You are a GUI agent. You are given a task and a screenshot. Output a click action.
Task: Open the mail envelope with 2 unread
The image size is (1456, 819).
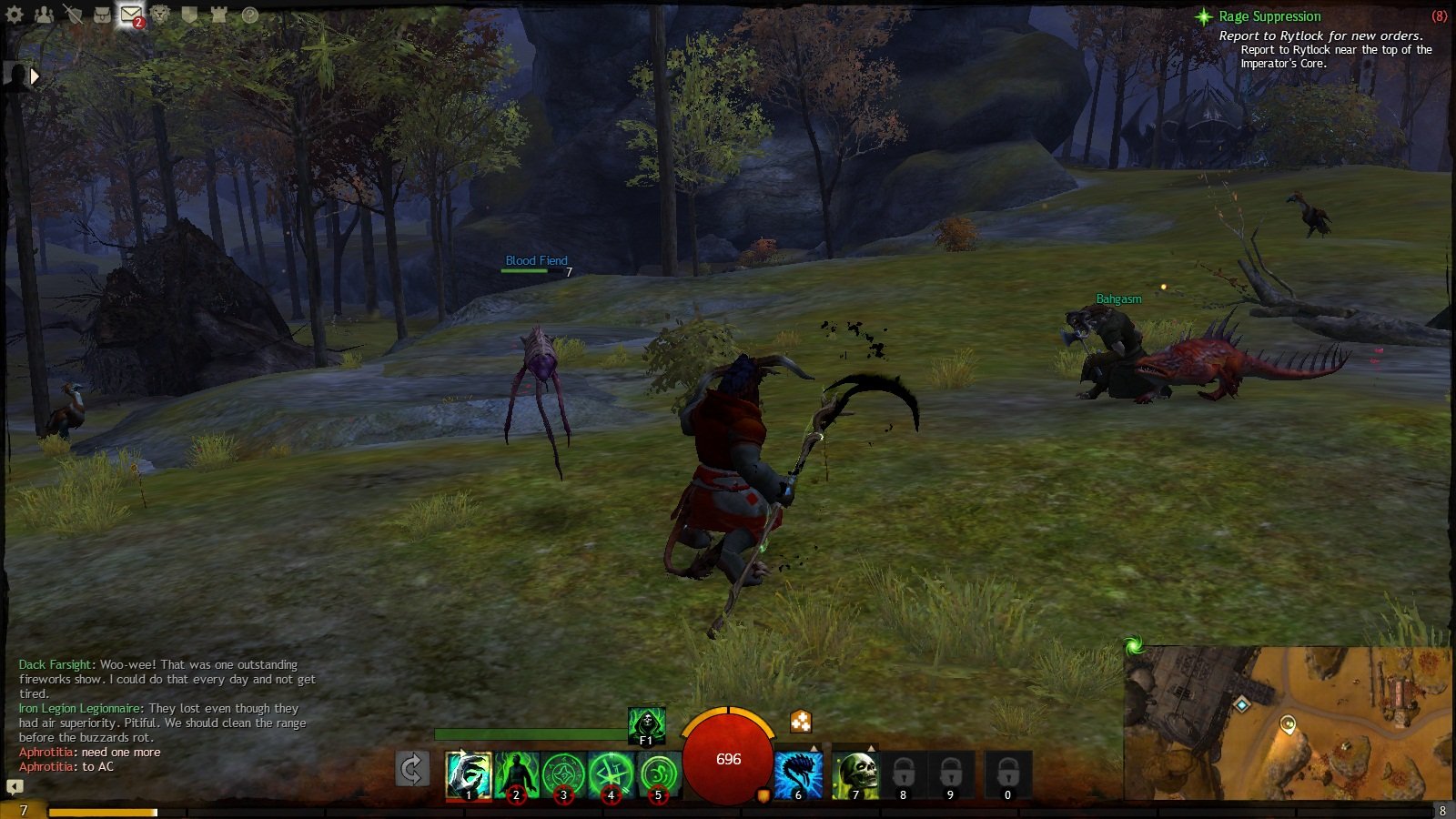[x=131, y=15]
